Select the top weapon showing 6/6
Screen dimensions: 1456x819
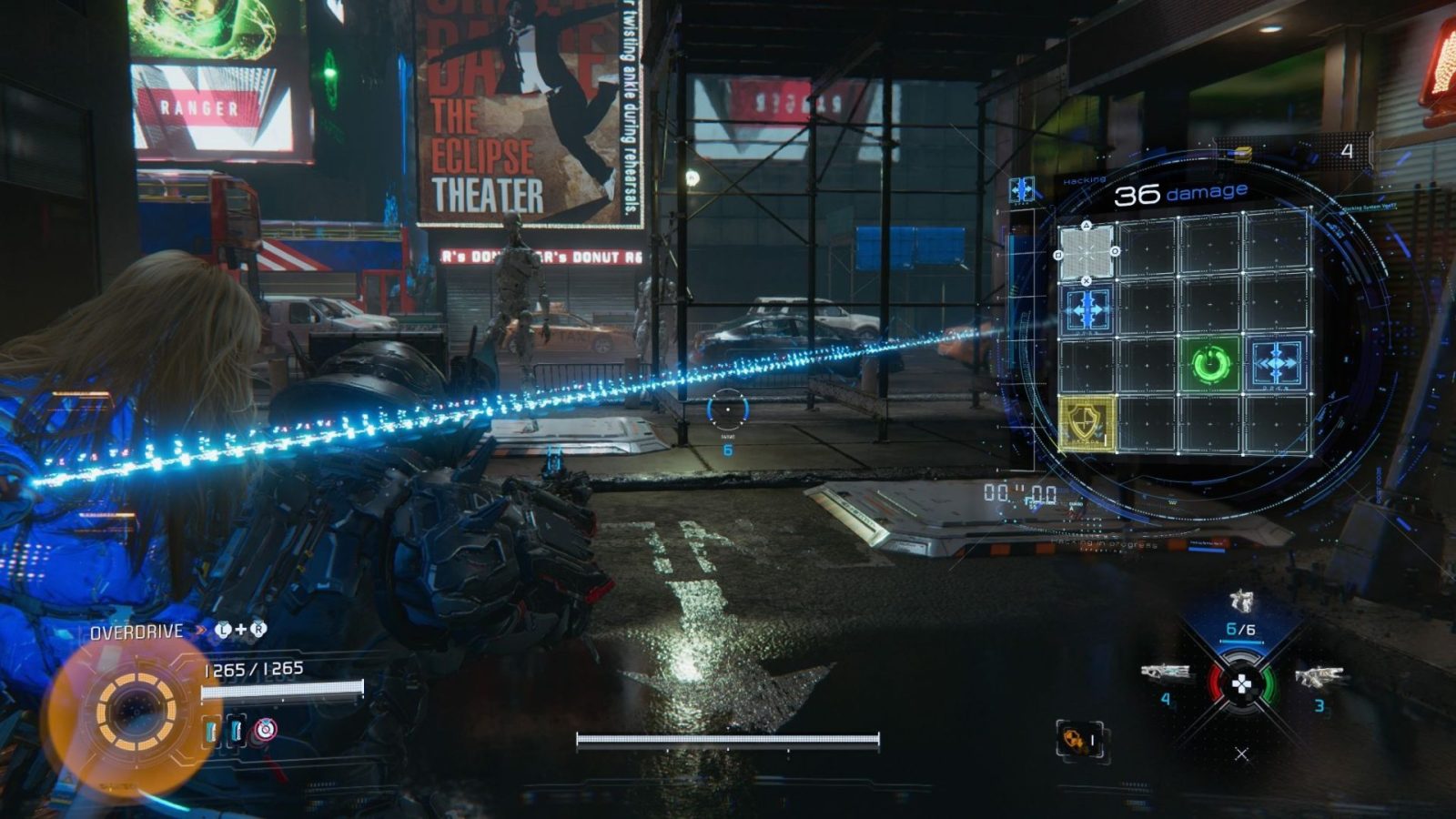click(x=1240, y=602)
